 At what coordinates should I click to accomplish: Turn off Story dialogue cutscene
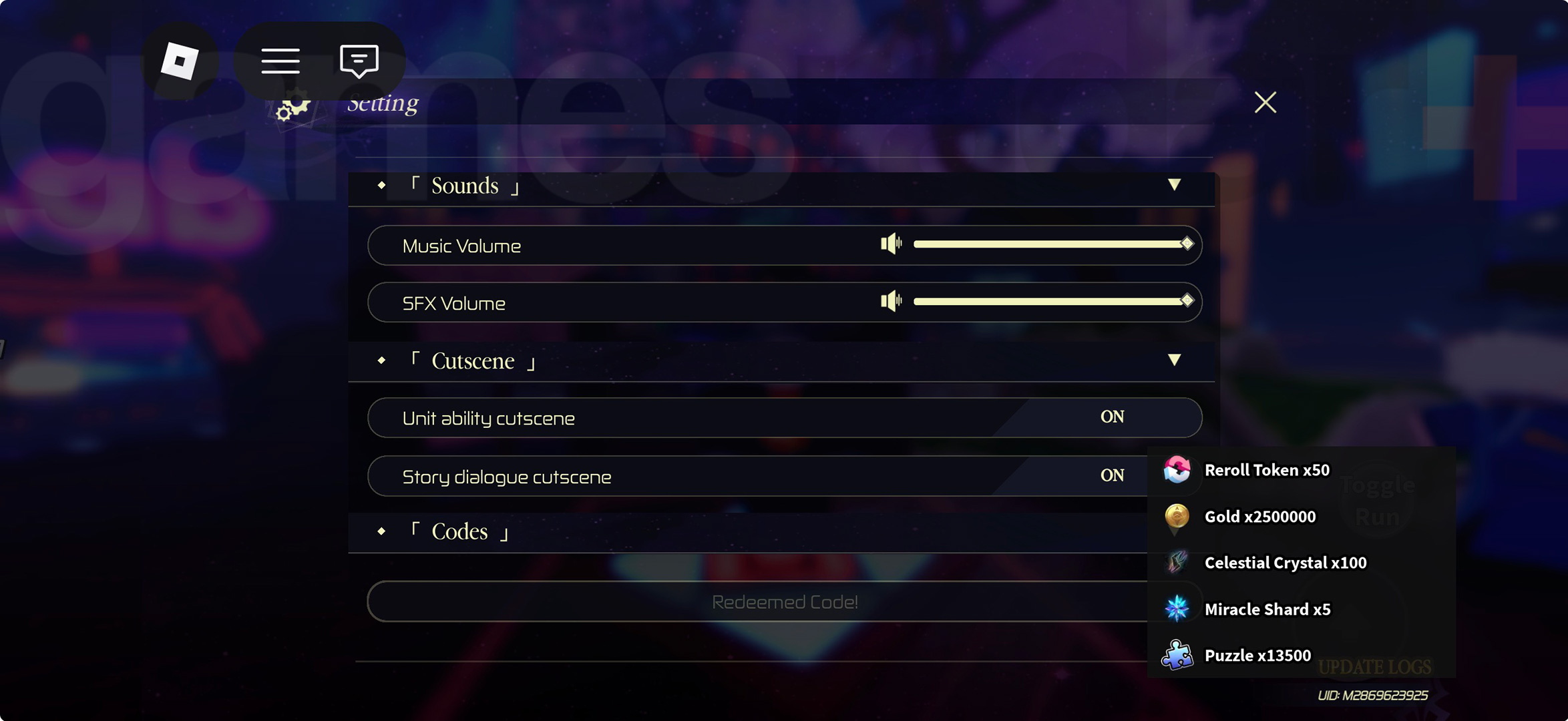coord(1111,475)
